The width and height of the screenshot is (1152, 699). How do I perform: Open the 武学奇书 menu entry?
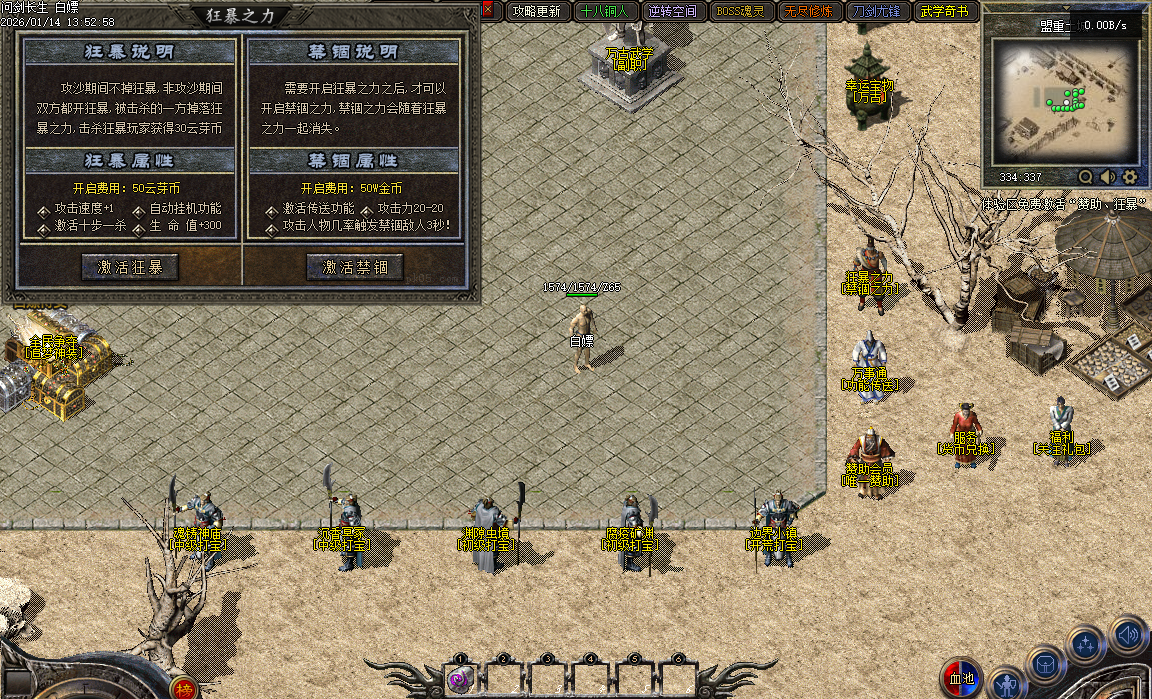[944, 11]
